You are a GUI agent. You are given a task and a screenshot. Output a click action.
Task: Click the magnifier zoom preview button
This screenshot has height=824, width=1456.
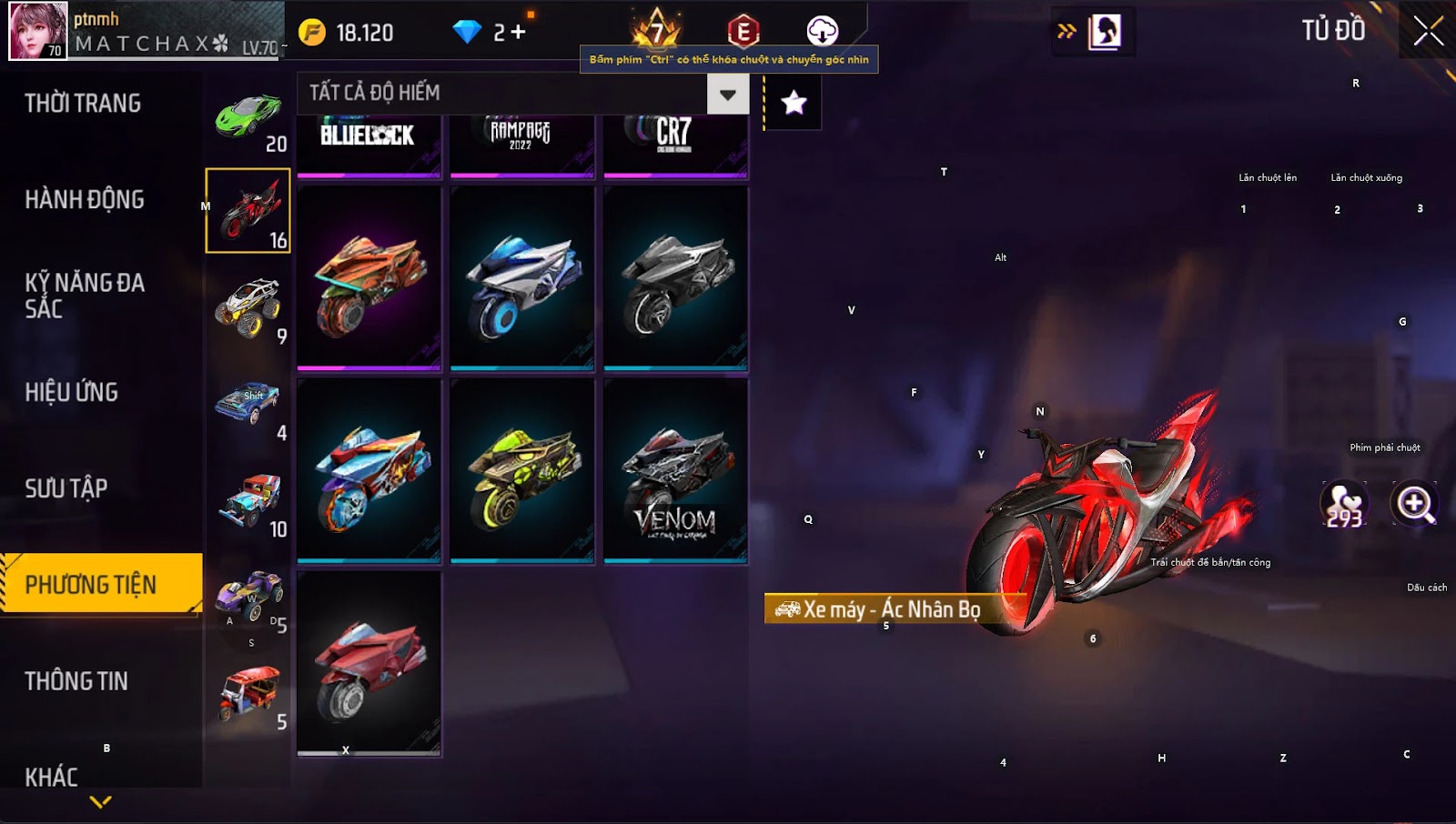point(1415,503)
